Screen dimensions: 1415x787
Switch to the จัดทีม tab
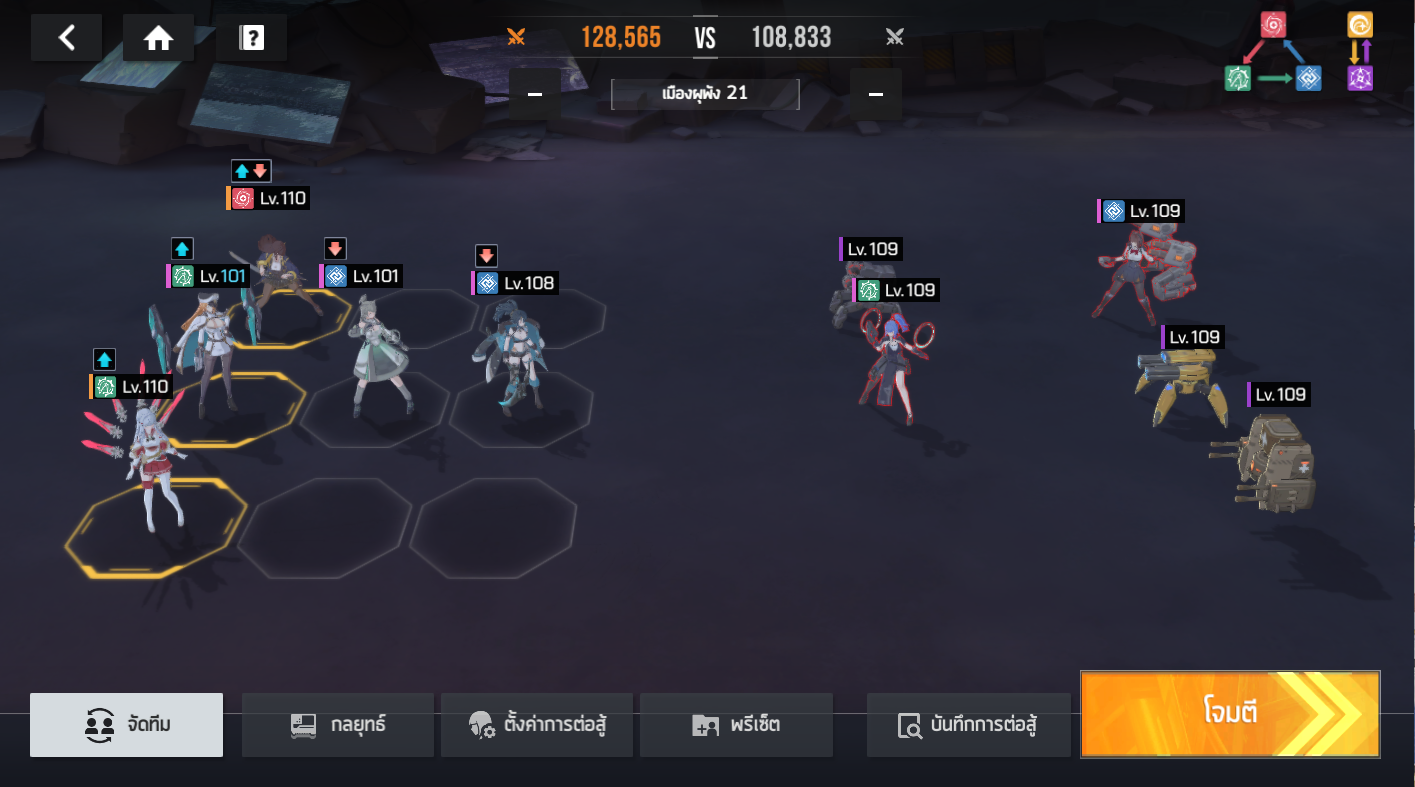coord(126,724)
